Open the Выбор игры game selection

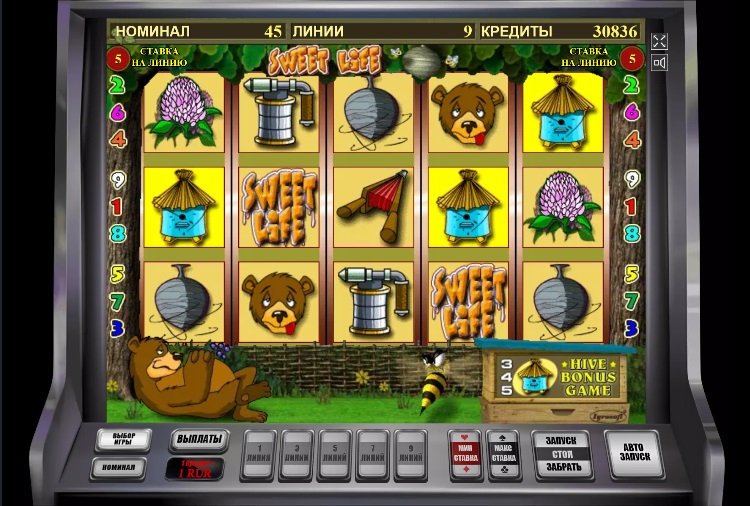[124, 440]
